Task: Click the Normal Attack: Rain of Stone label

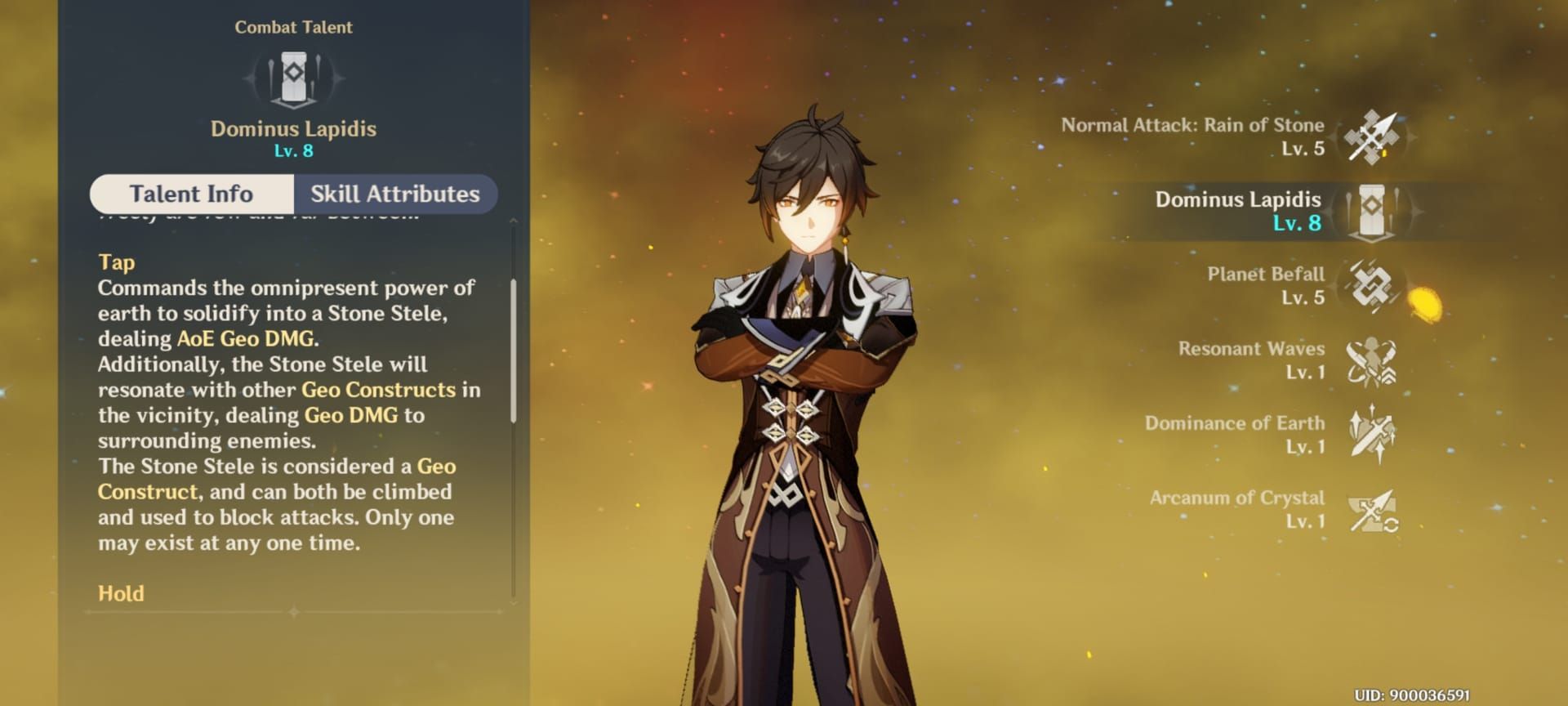Action: pos(1192,125)
